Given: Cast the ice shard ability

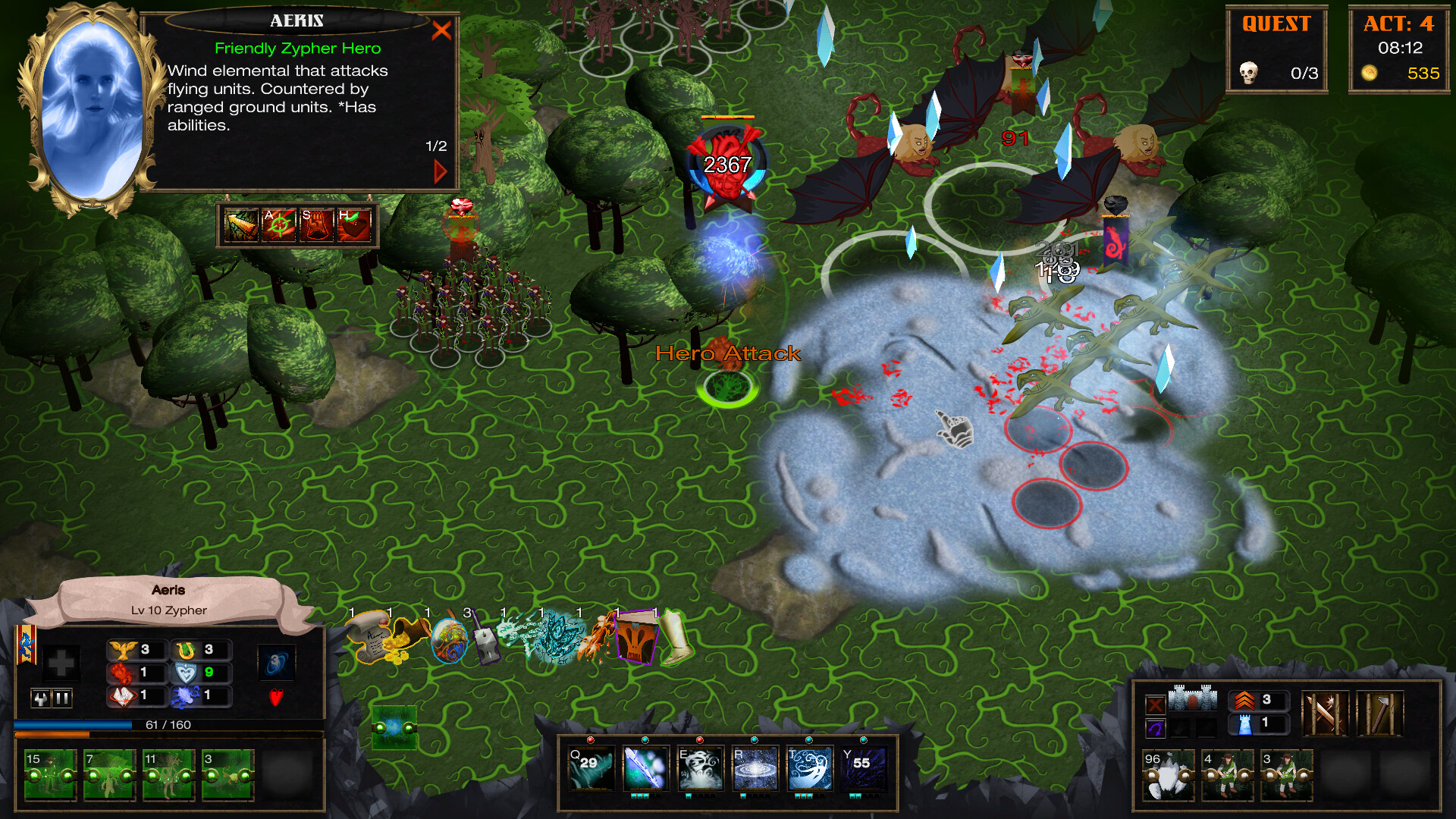Looking at the screenshot, I should tap(645, 767).
